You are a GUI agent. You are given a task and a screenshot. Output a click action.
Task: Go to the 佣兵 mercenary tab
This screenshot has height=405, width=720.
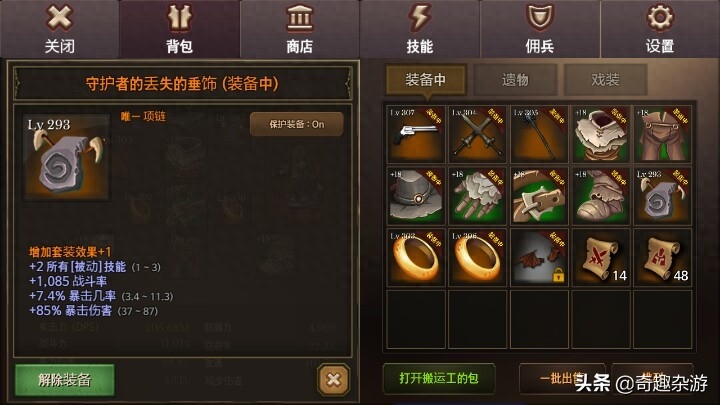[539, 28]
